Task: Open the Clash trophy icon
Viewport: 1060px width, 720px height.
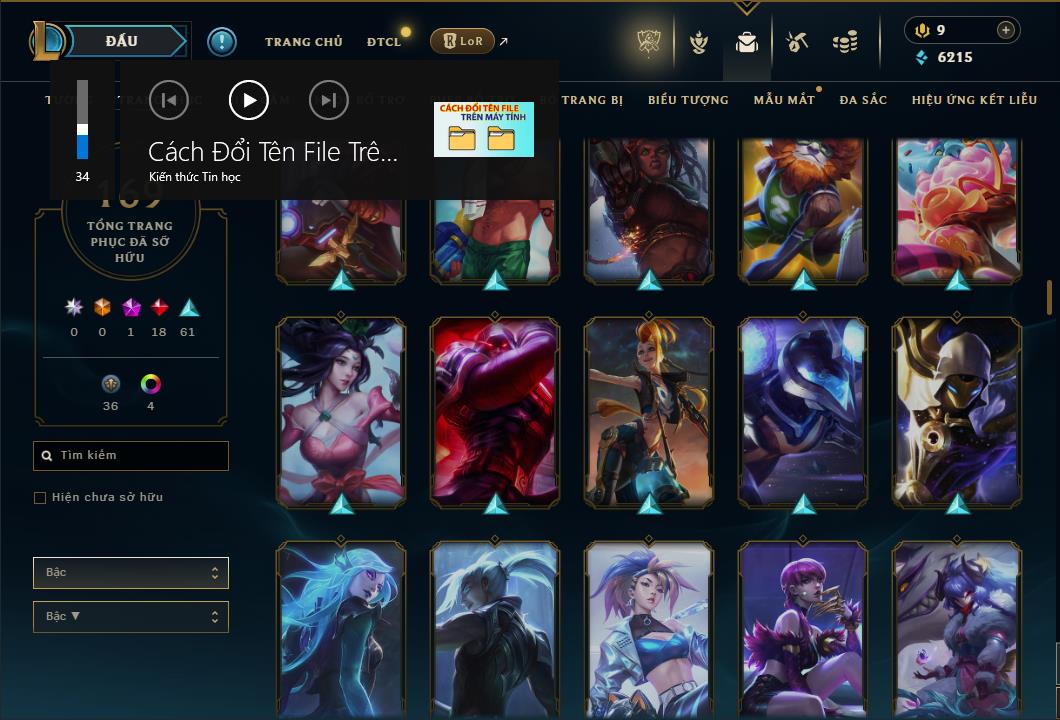Action: (649, 42)
